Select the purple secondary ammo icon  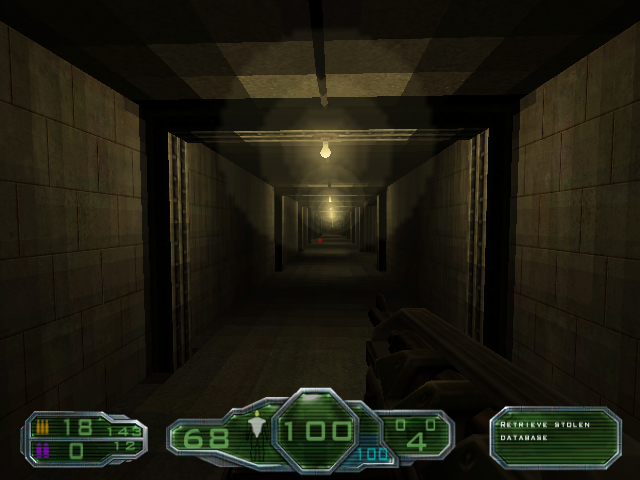(x=42, y=450)
